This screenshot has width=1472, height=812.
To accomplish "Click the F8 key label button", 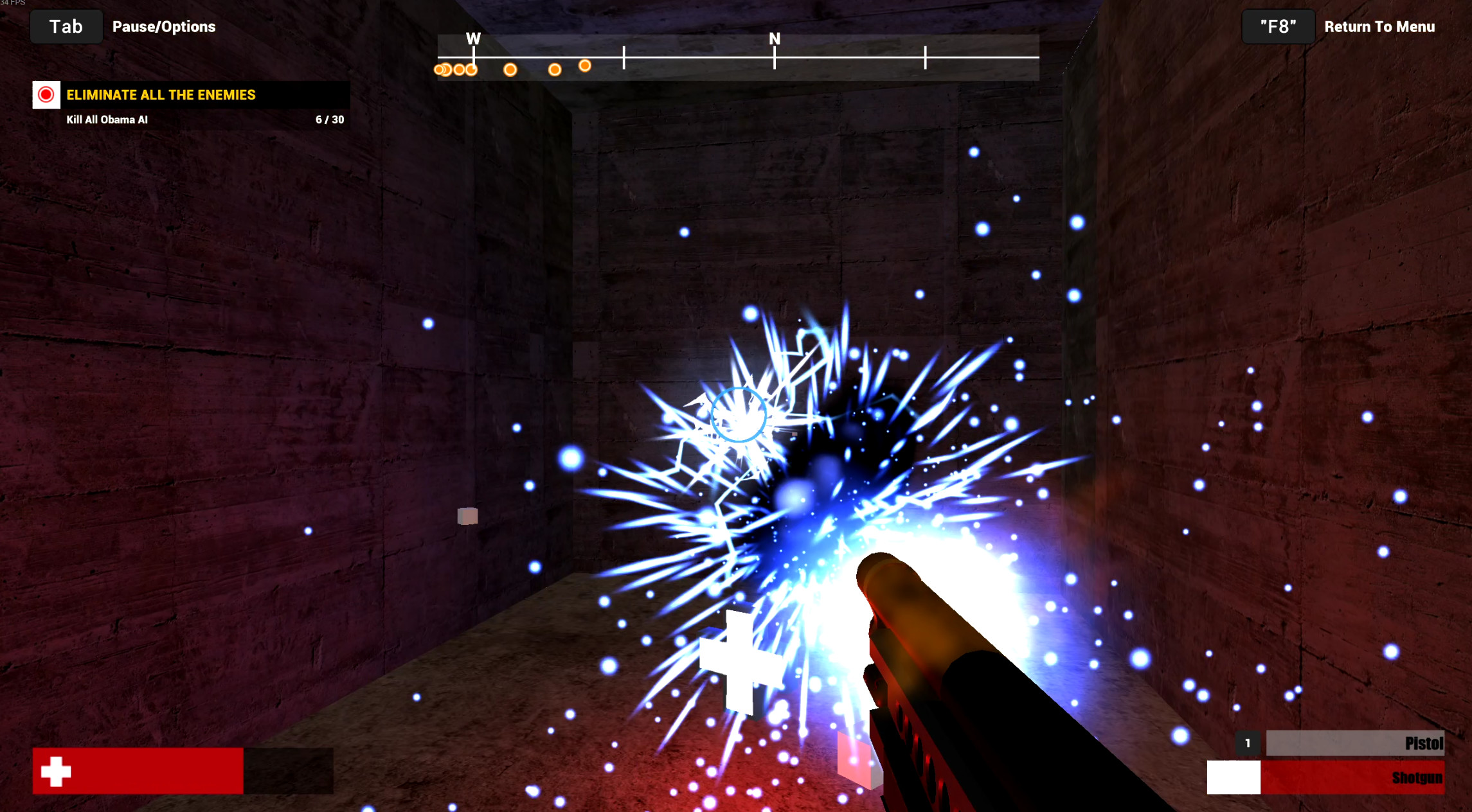I will coord(1277,26).
